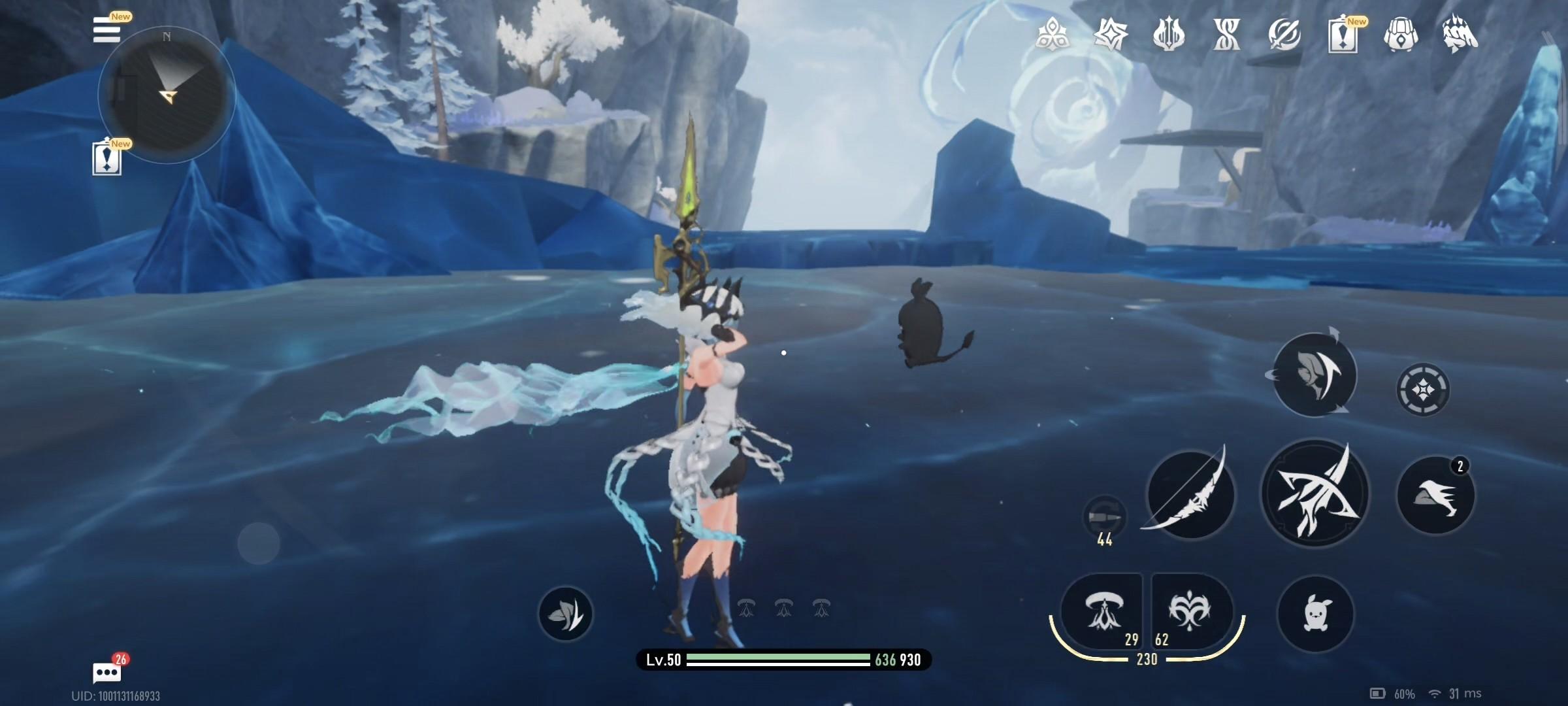Summon the bunny-shaped pet button
1568x706 pixels.
pyautogui.click(x=1315, y=613)
